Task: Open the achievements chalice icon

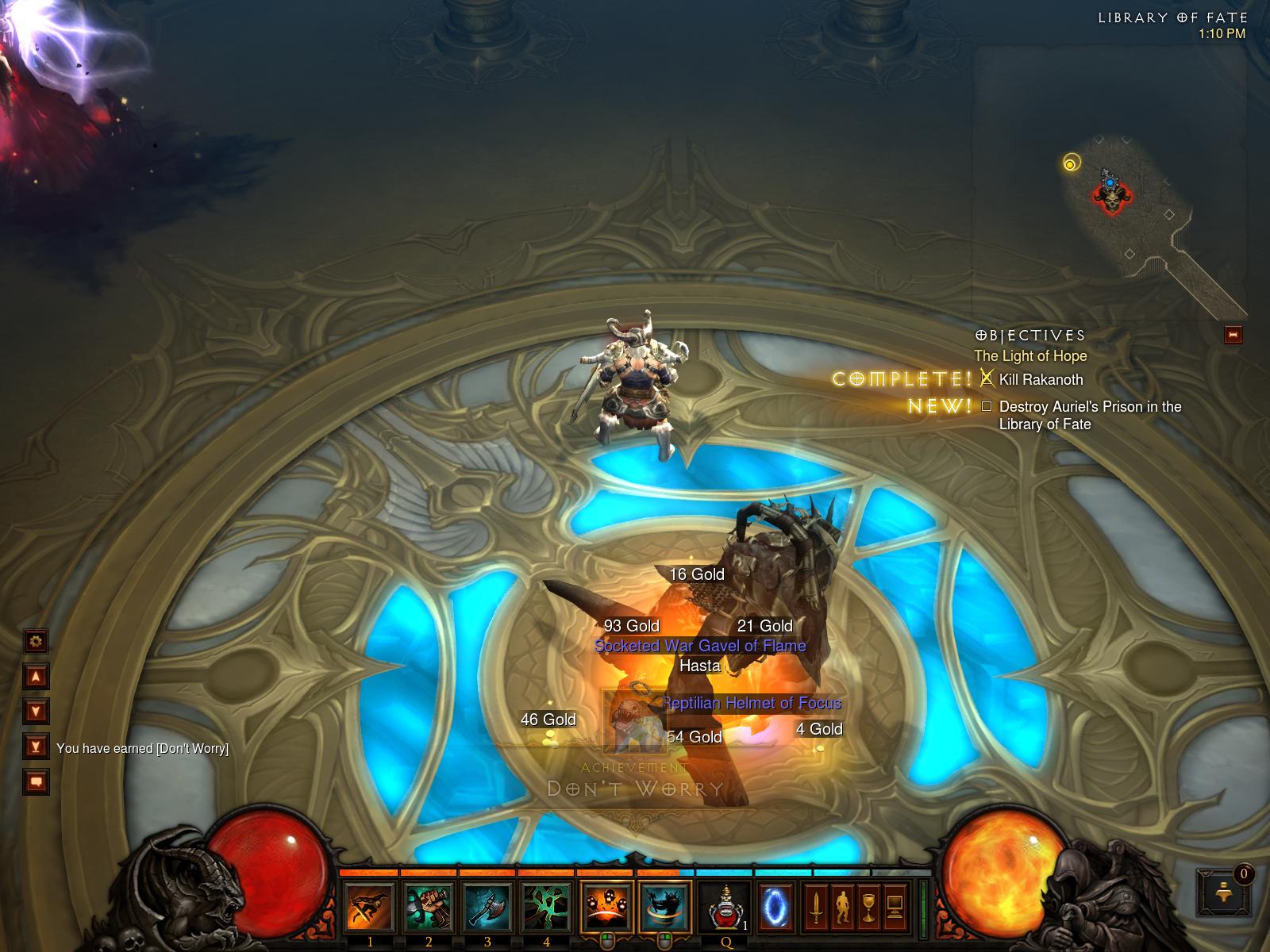Action: (868, 907)
